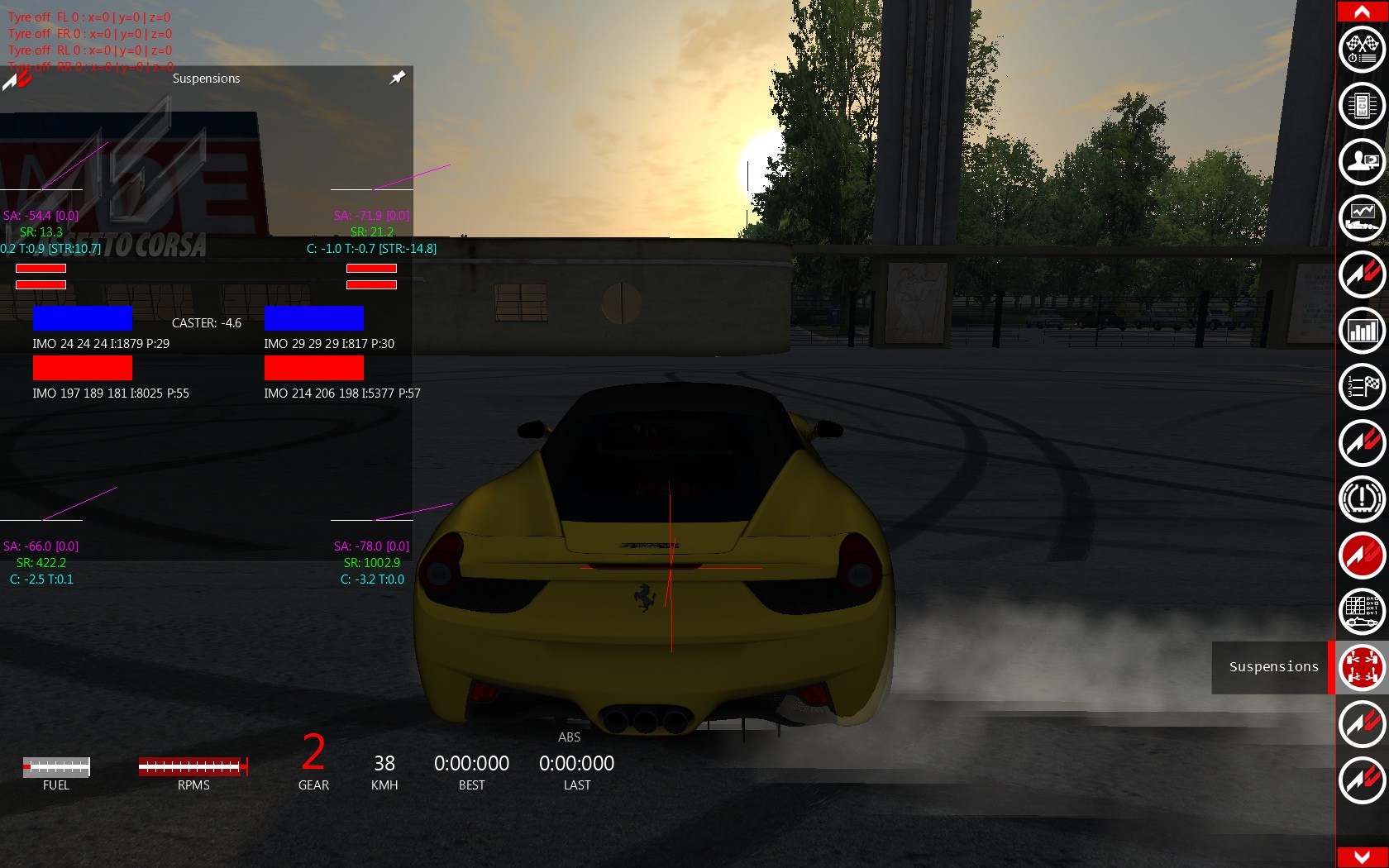Open the numbered leaderboard flag app
Image resolution: width=1389 pixels, height=868 pixels.
tap(1362, 387)
